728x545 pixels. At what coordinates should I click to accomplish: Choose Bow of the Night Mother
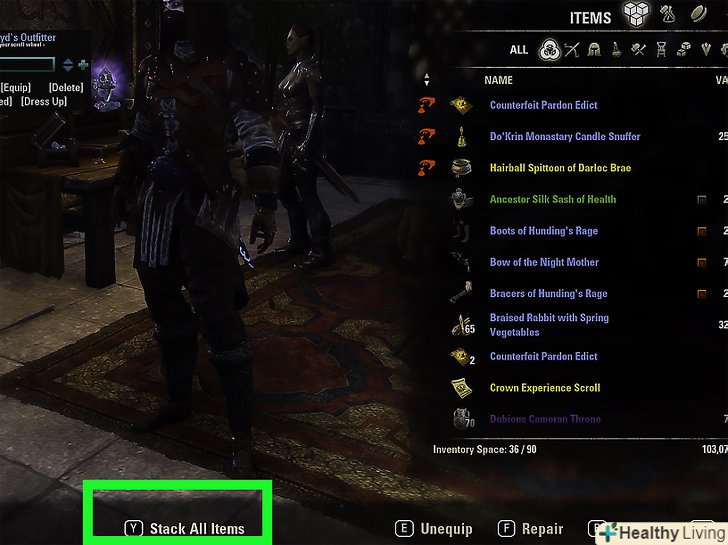click(x=544, y=262)
